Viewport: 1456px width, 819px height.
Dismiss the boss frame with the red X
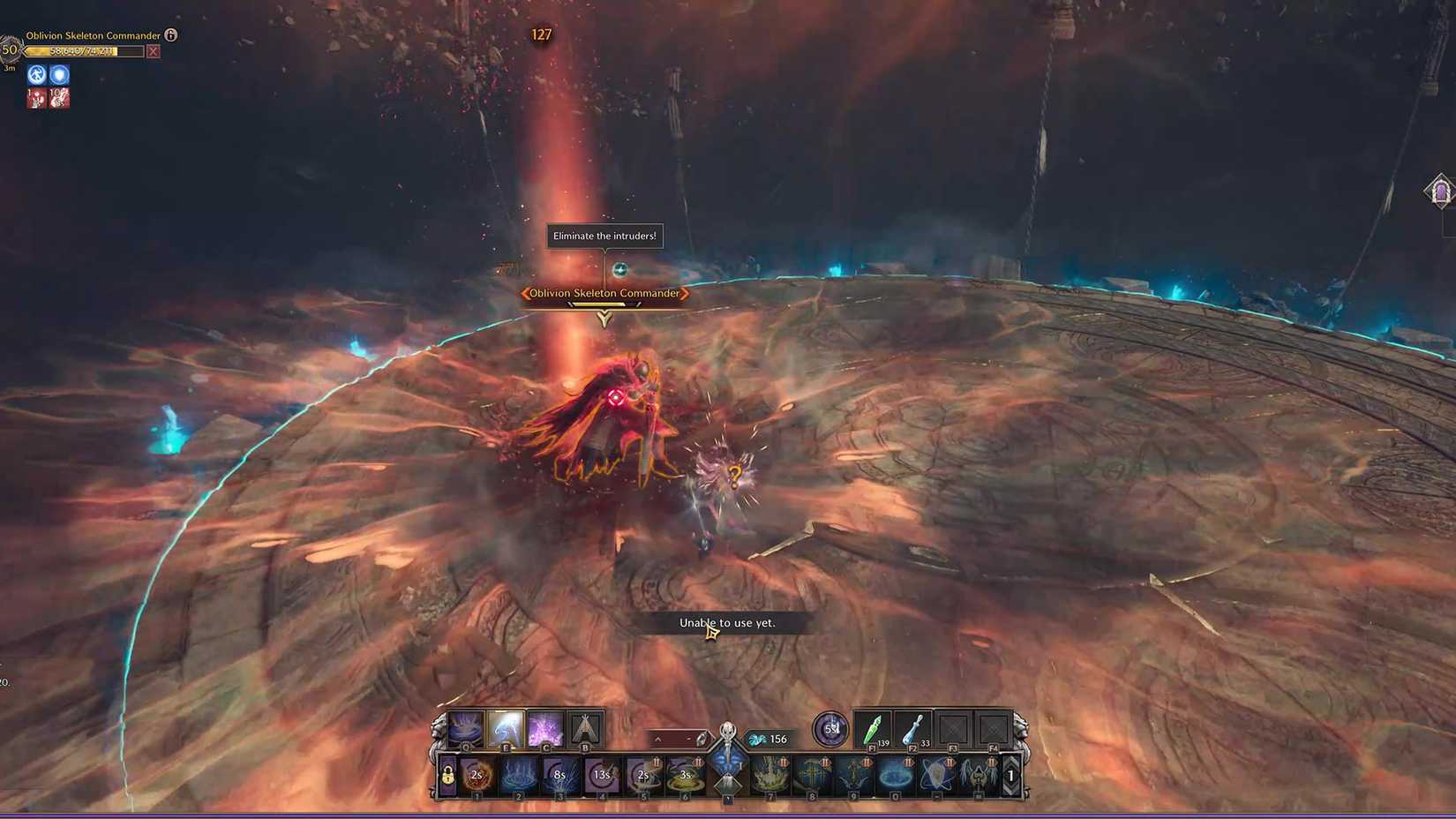(154, 51)
